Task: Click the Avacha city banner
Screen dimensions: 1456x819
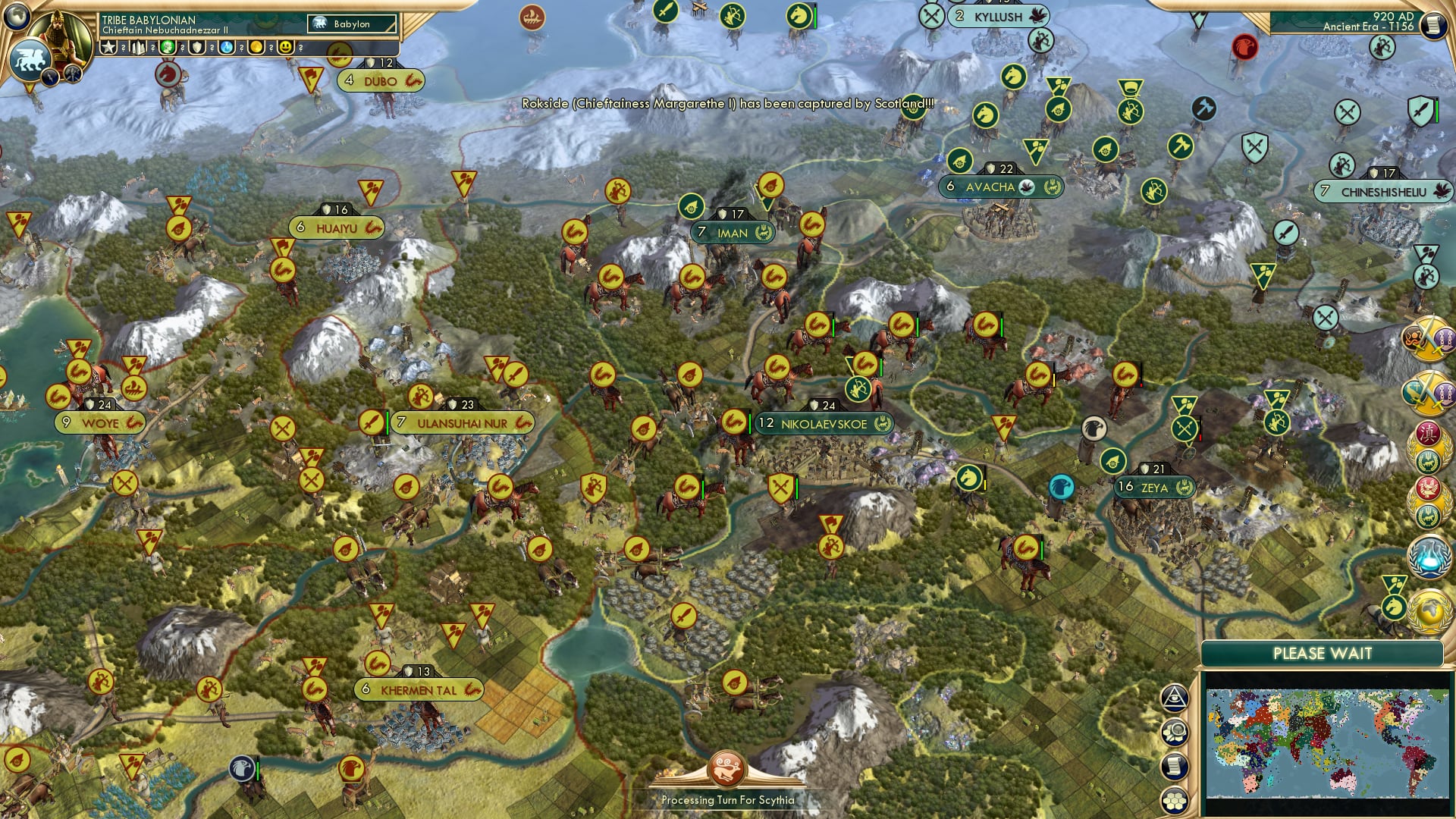Action: pyautogui.click(x=999, y=187)
